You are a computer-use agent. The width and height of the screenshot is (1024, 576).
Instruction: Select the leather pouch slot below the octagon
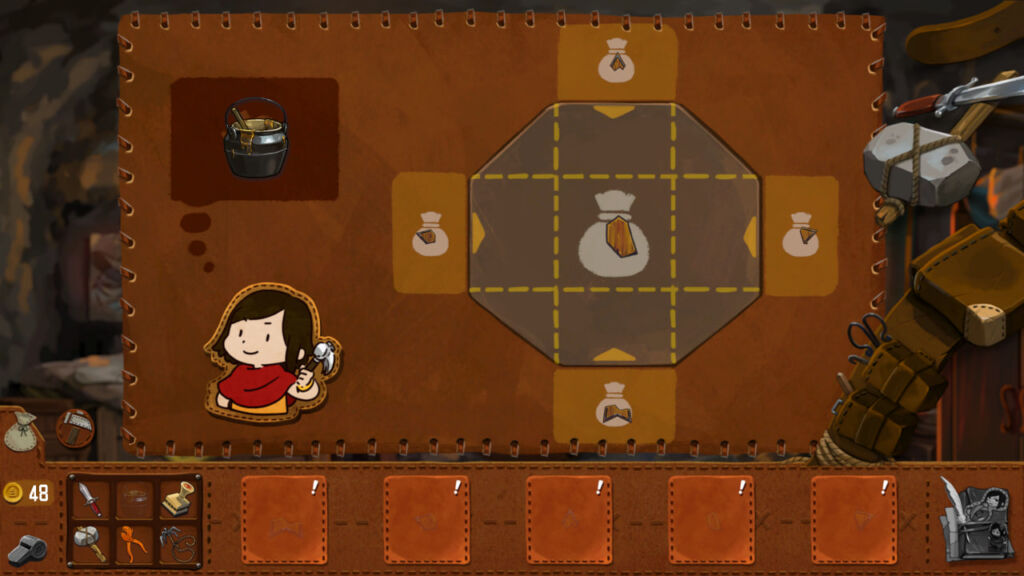click(x=614, y=405)
